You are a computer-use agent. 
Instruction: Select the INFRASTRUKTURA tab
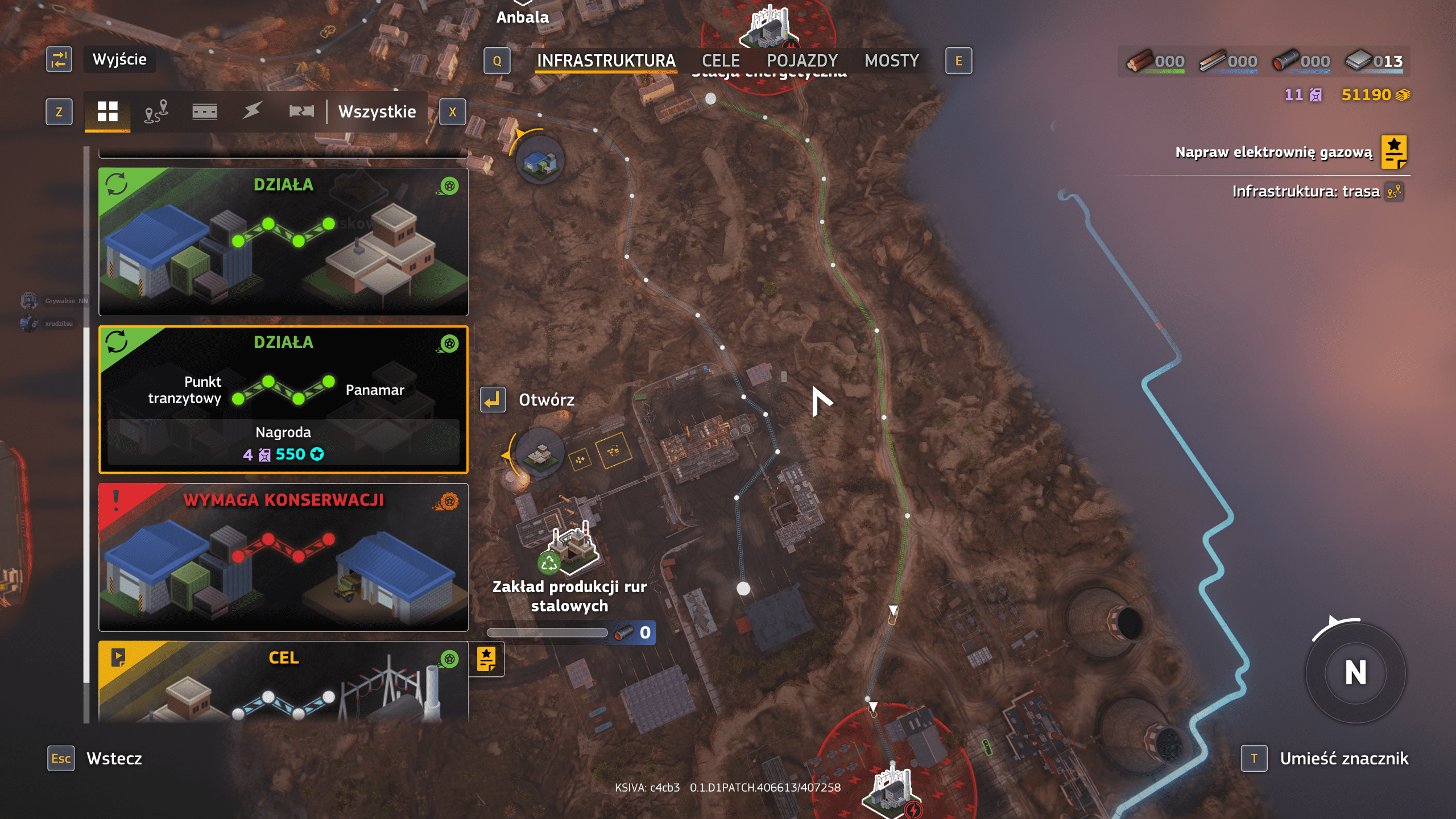(606, 61)
